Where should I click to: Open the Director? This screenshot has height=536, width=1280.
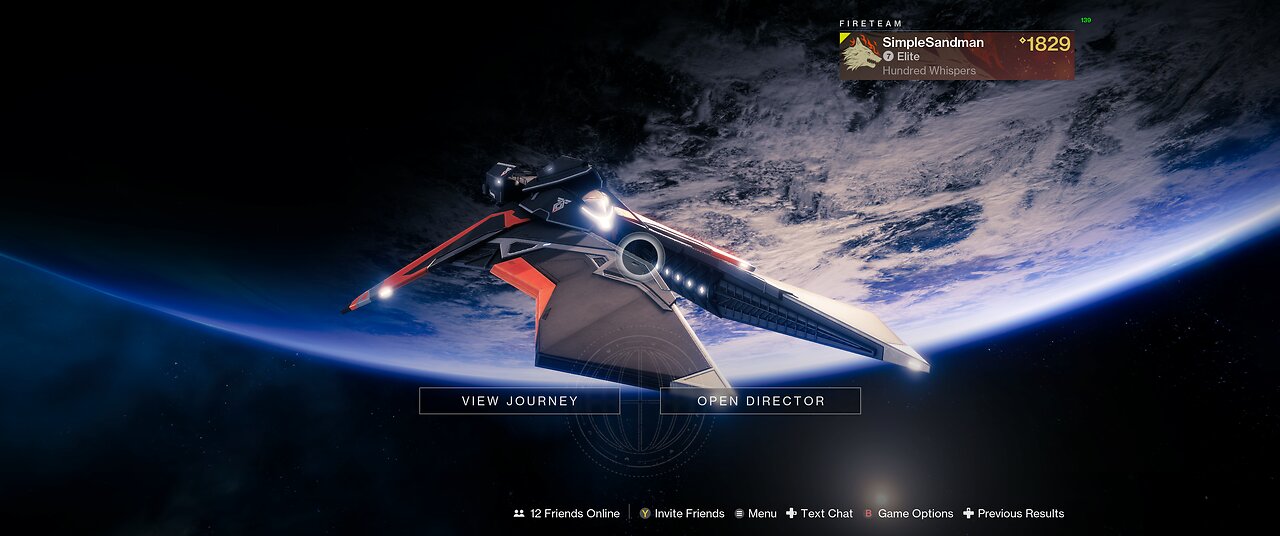pos(760,401)
